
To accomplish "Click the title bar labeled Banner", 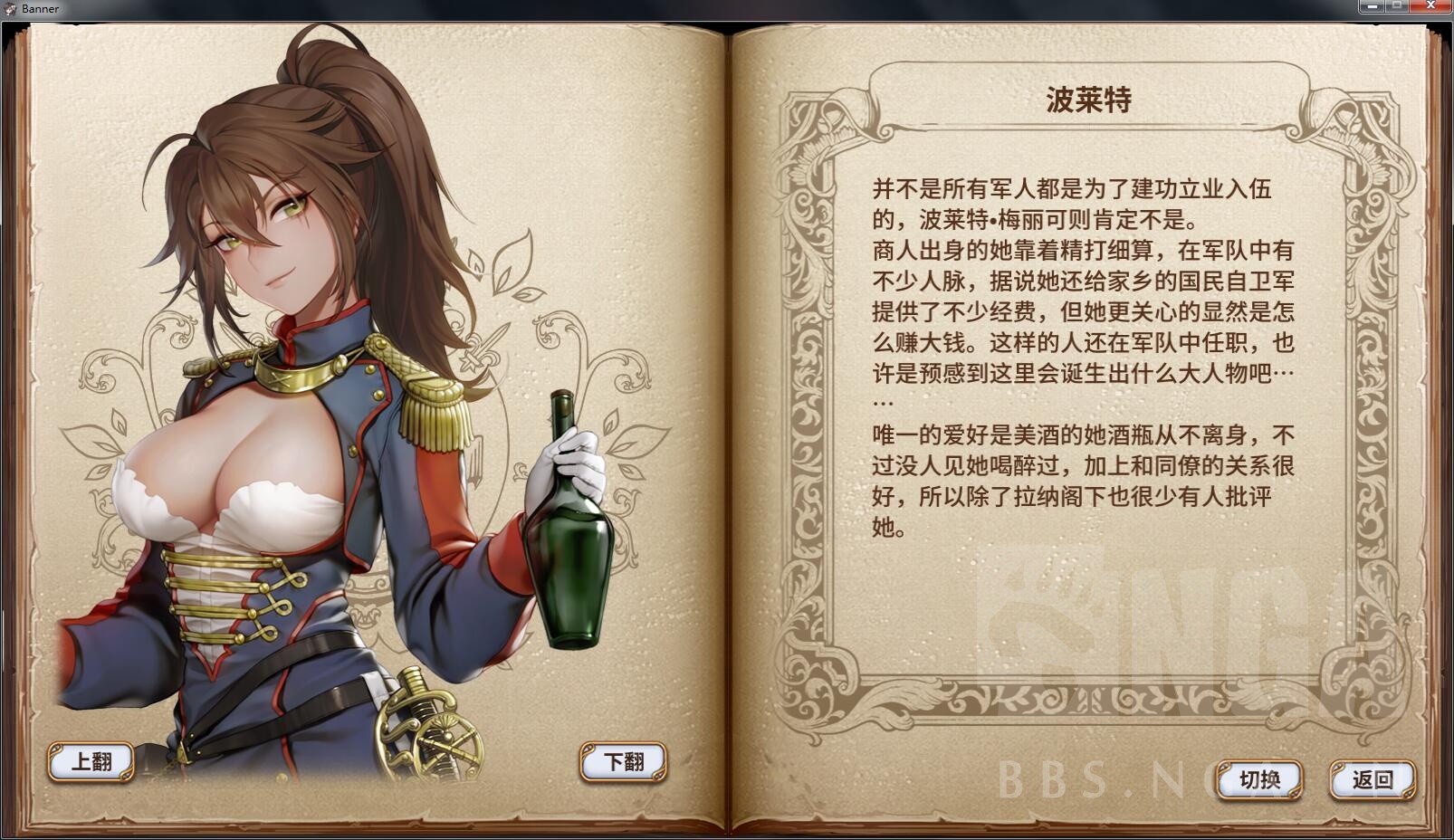I will pos(634,8).
